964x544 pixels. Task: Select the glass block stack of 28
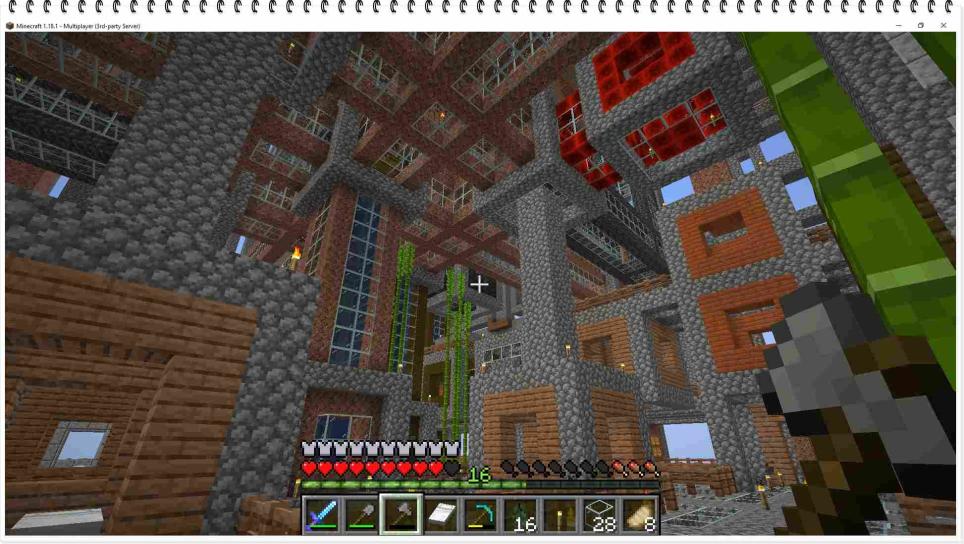pyautogui.click(x=600, y=515)
